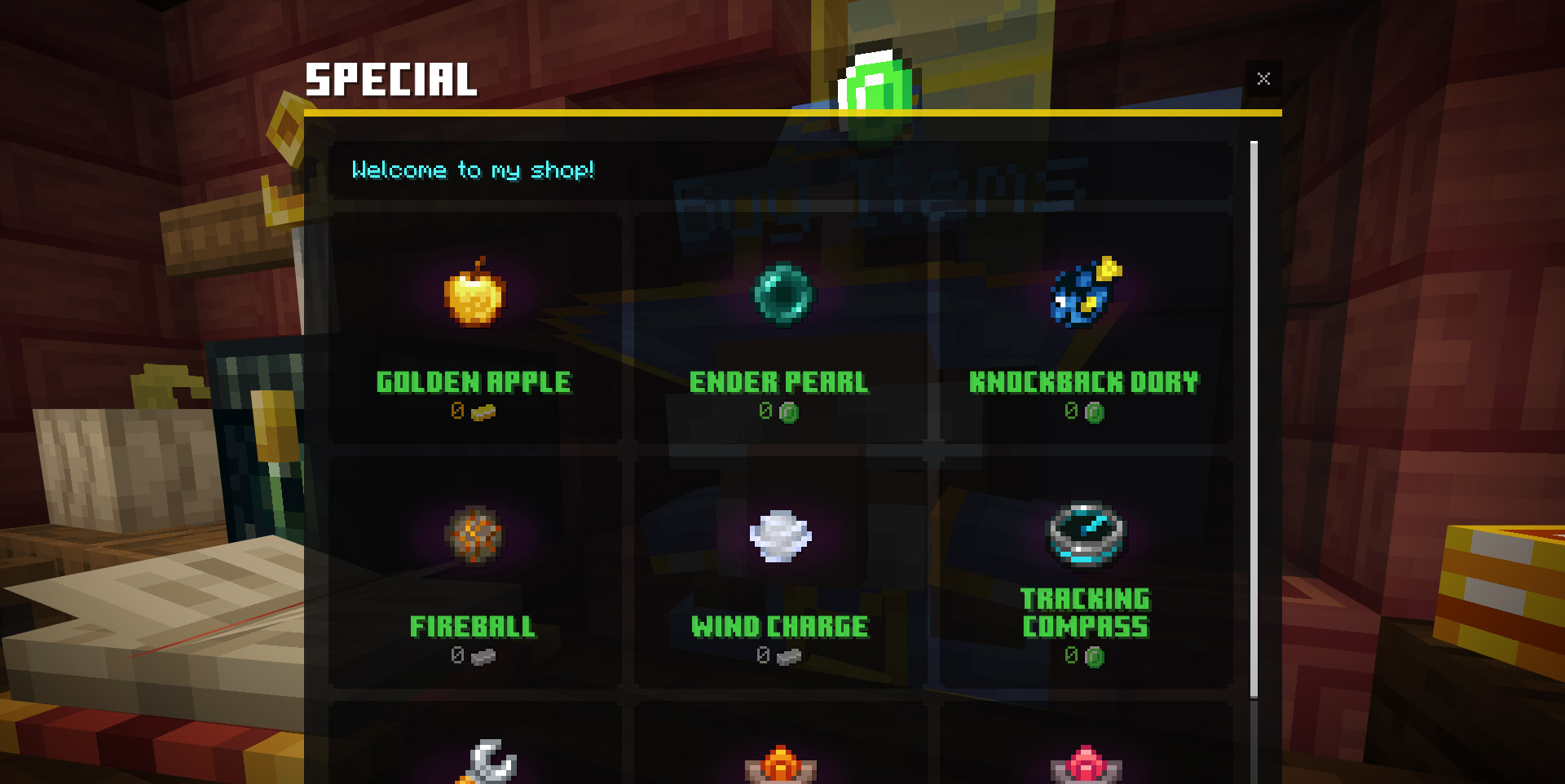Viewport: 1565px width, 784px height.
Task: Click the orange item at the bottom center
Action: pyautogui.click(x=780, y=764)
